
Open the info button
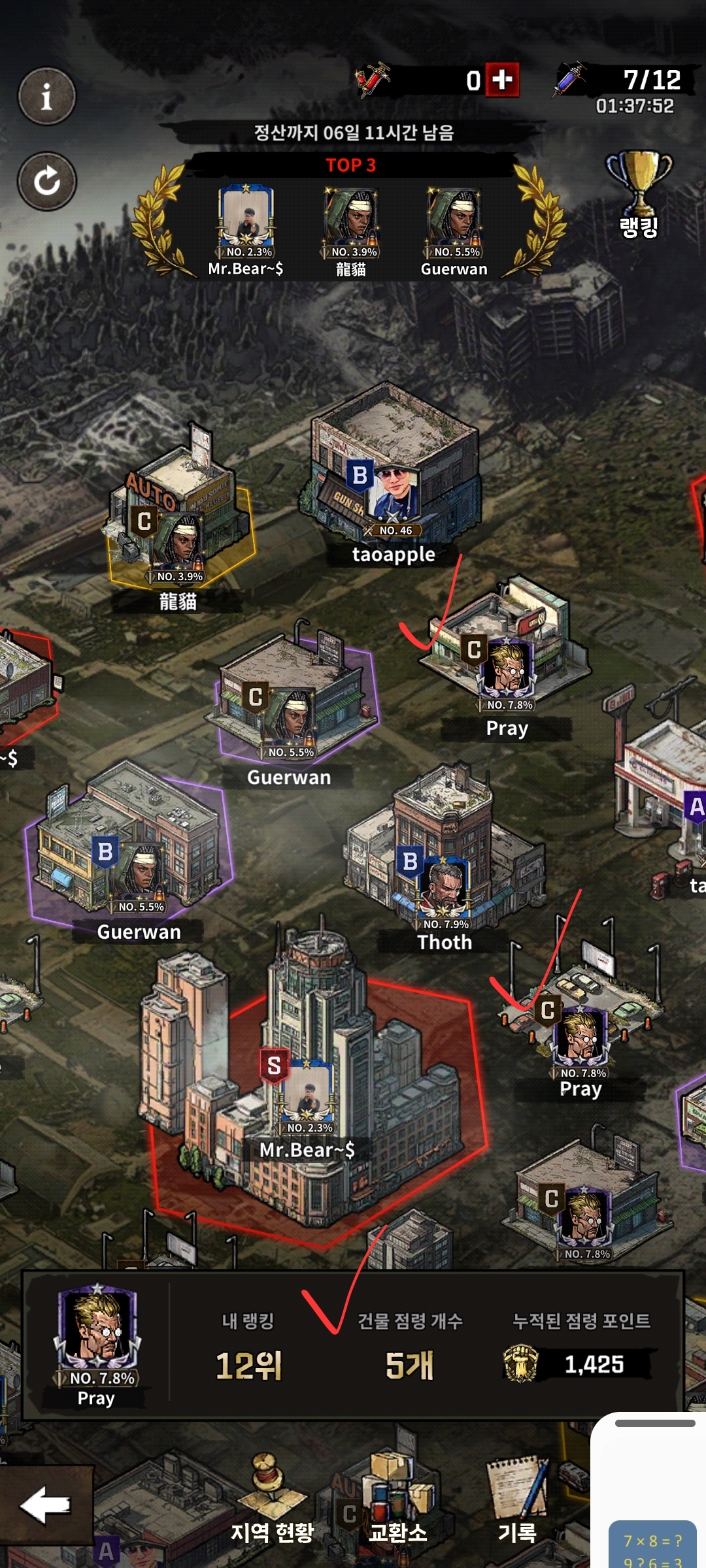[46, 97]
